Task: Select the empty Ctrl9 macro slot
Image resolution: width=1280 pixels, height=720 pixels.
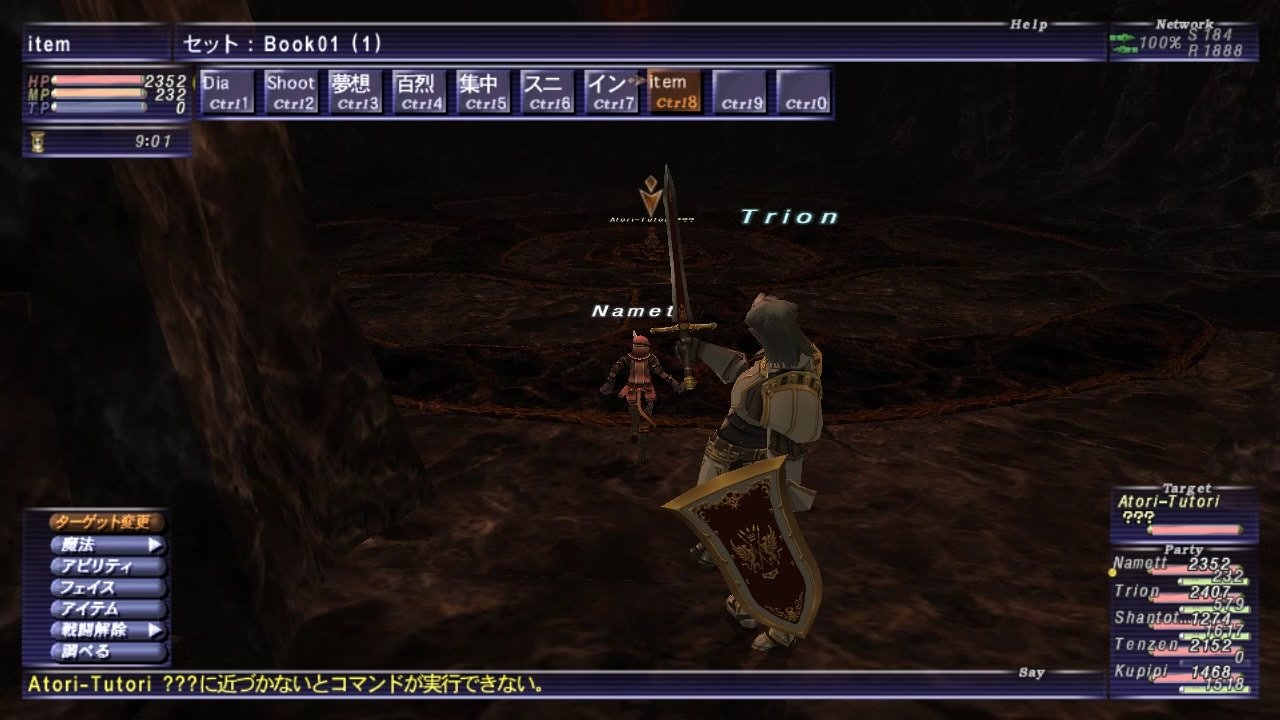Action: pos(739,90)
